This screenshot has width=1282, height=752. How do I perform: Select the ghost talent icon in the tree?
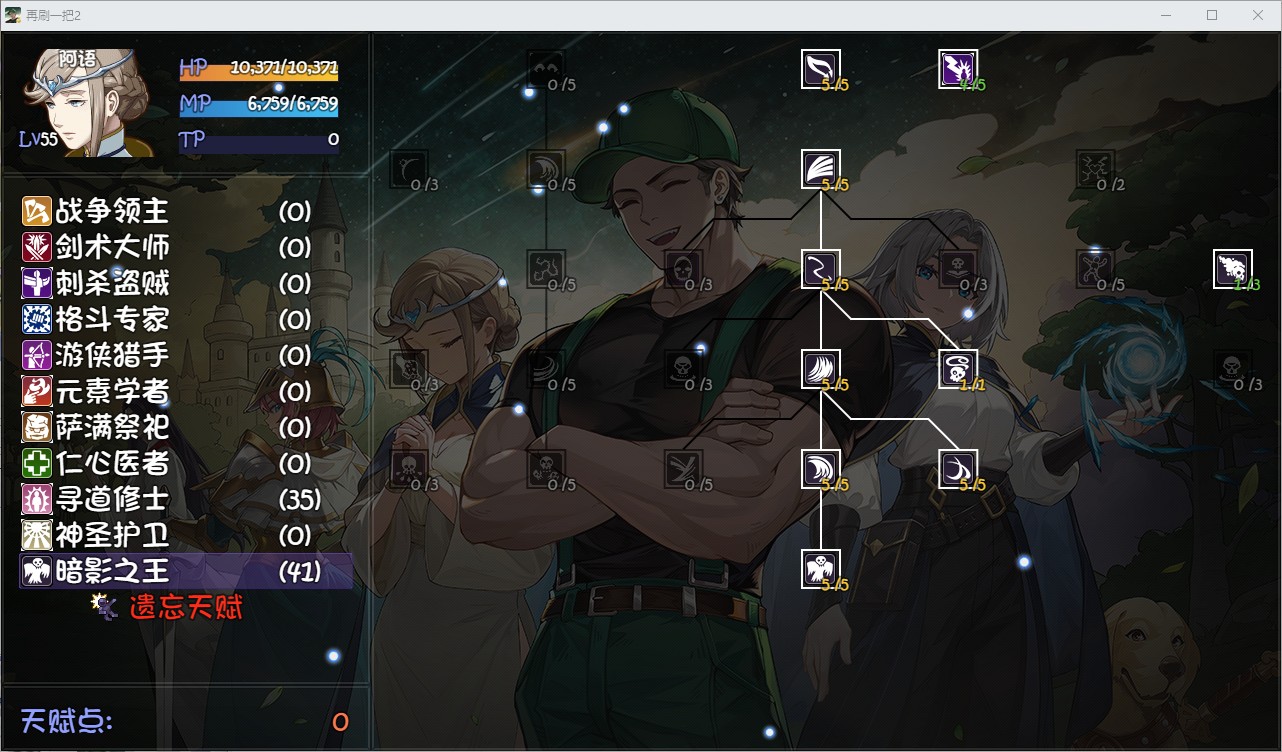click(x=821, y=569)
